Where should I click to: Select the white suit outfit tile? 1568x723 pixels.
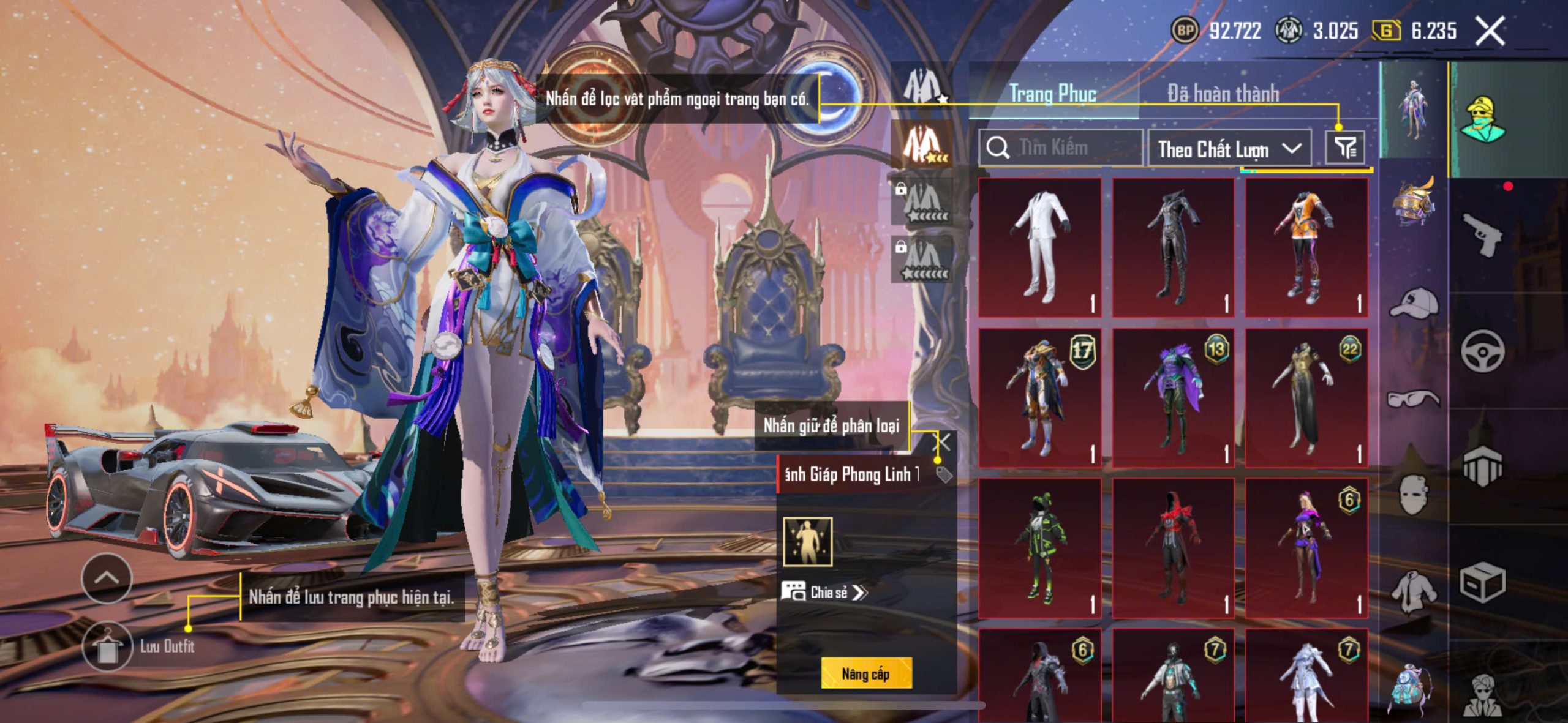click(x=1039, y=247)
